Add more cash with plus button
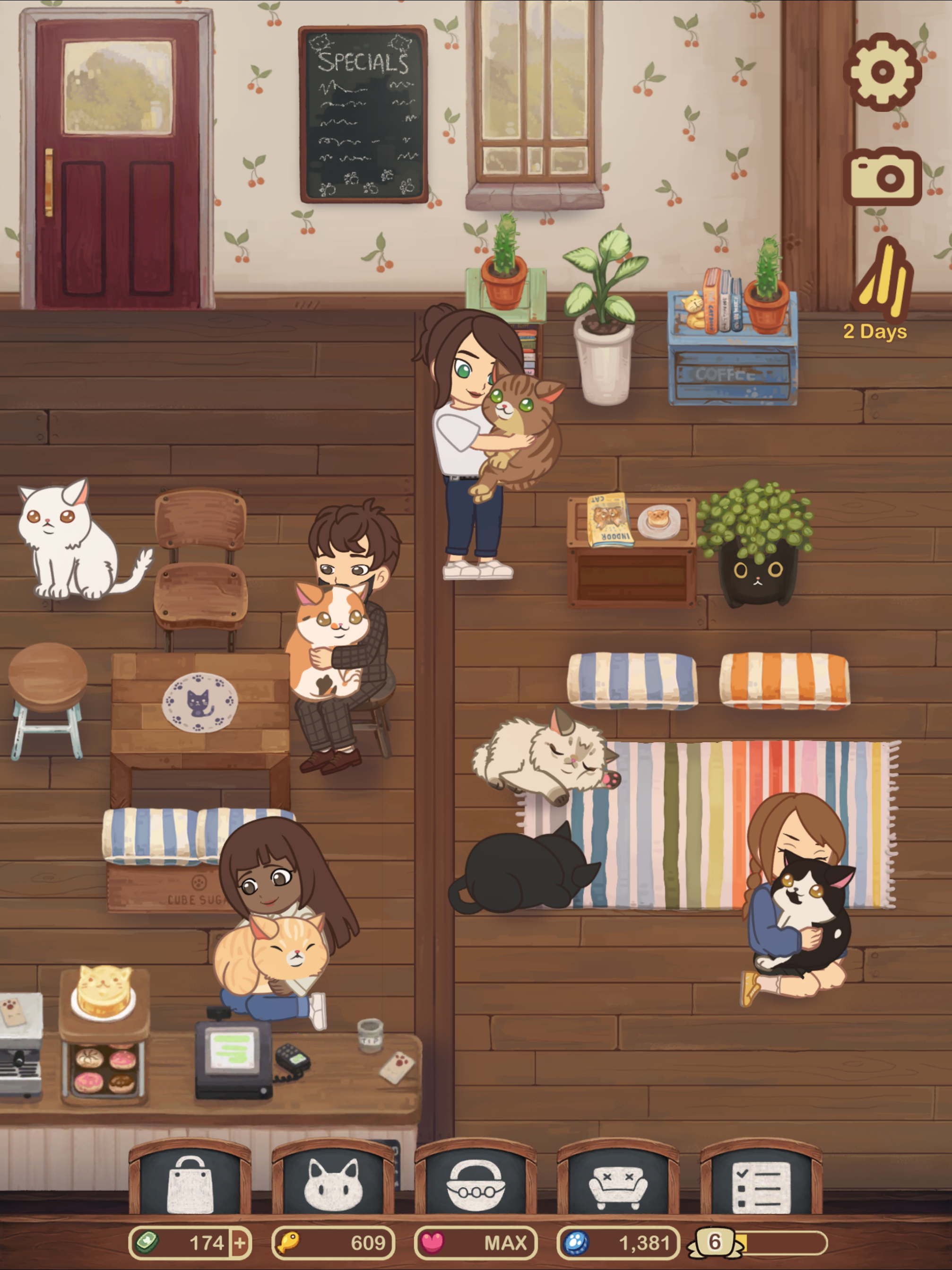Viewport: 952px width, 1270px height. (240, 1244)
